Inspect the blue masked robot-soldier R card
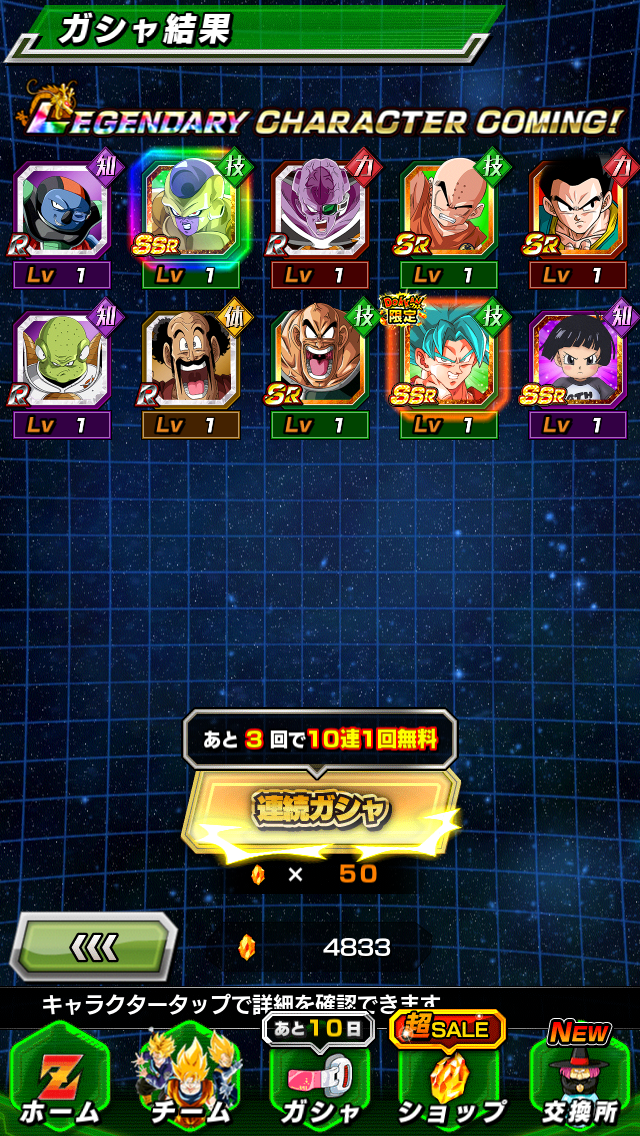The image size is (640, 1136). [62, 212]
